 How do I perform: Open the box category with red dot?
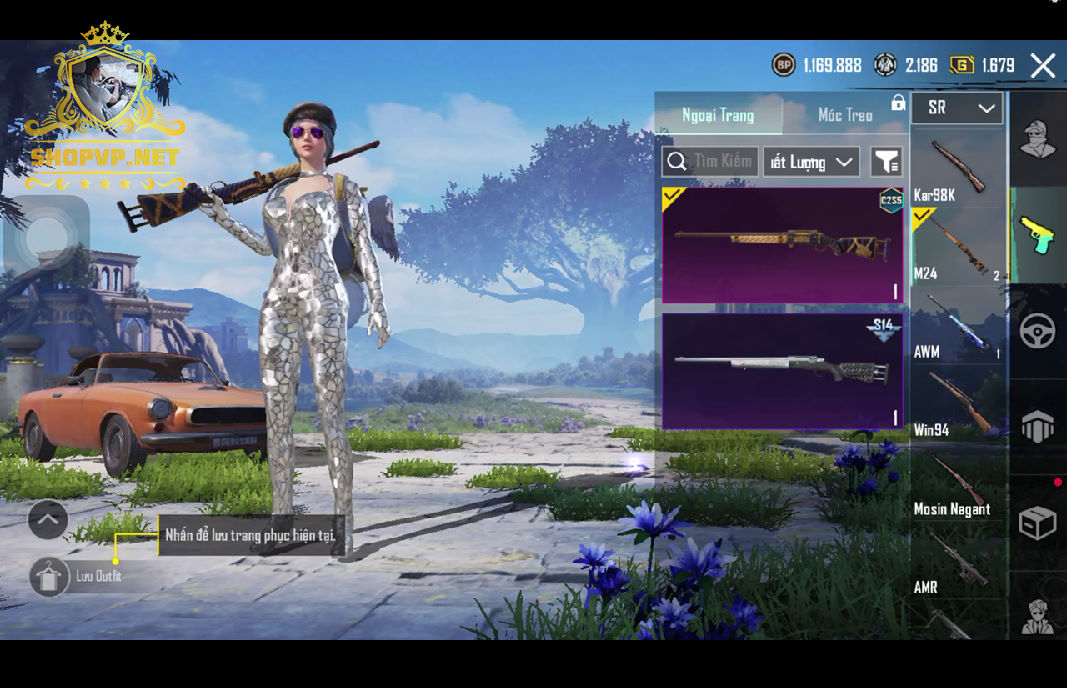point(1038,522)
